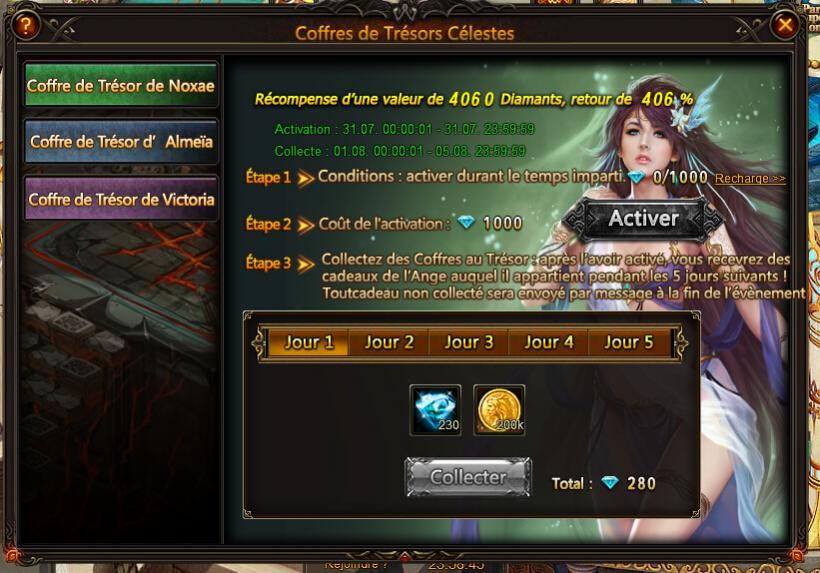Open Coffre de Trésor de Victoria

click(121, 199)
